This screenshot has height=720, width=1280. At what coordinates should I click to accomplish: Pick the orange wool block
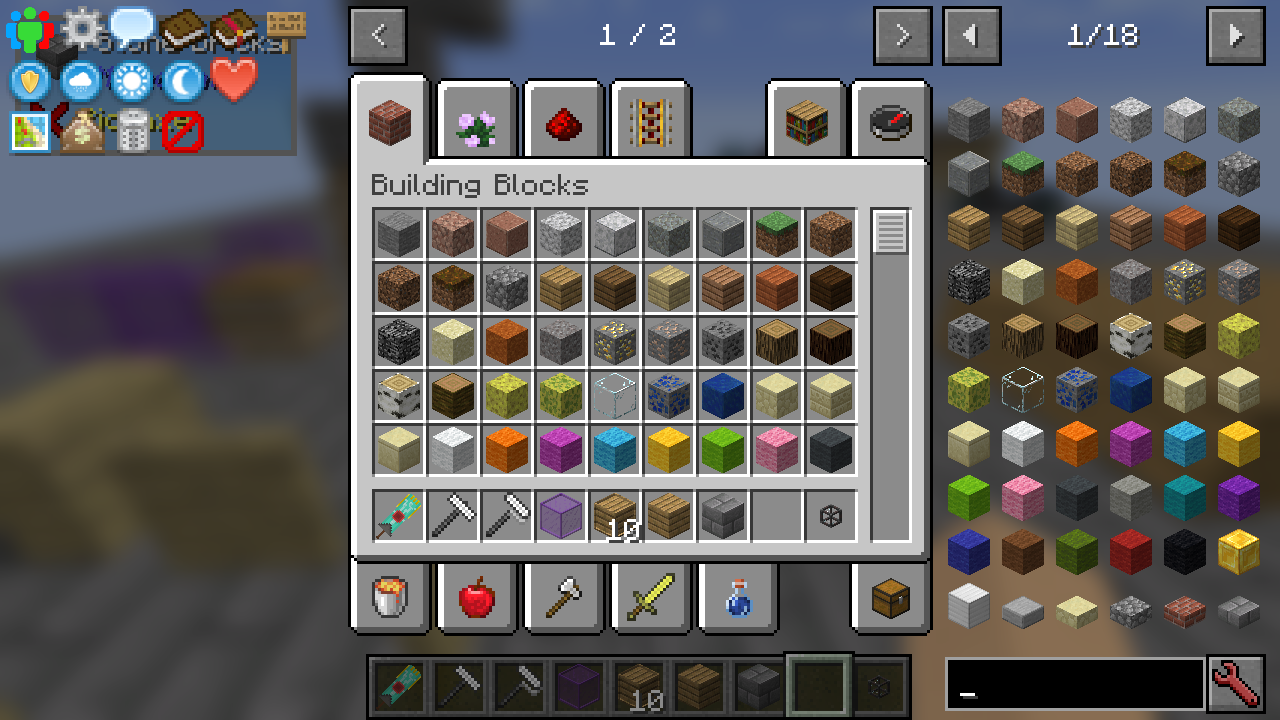coord(507,450)
